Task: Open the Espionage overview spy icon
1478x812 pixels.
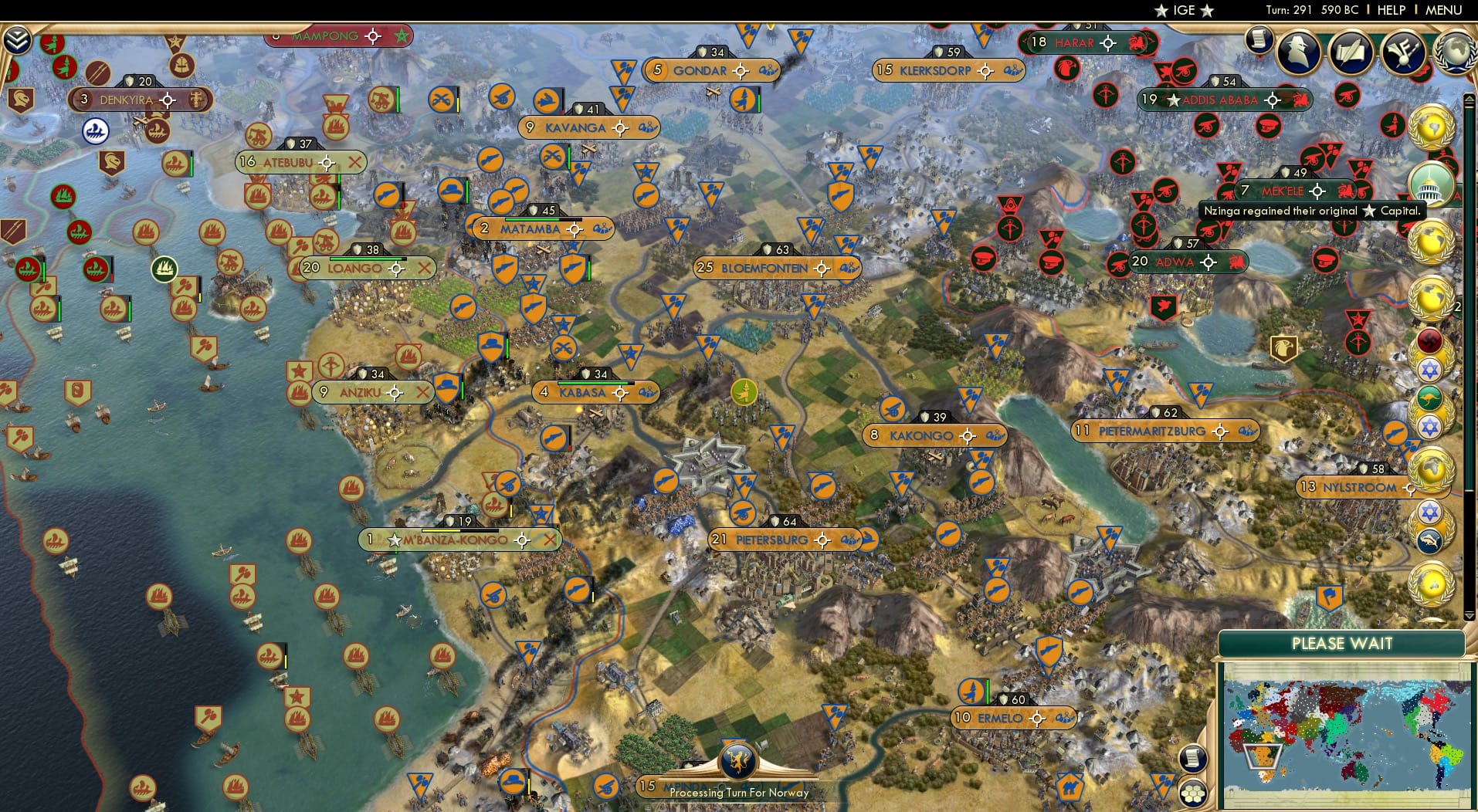Action: pos(1297,51)
